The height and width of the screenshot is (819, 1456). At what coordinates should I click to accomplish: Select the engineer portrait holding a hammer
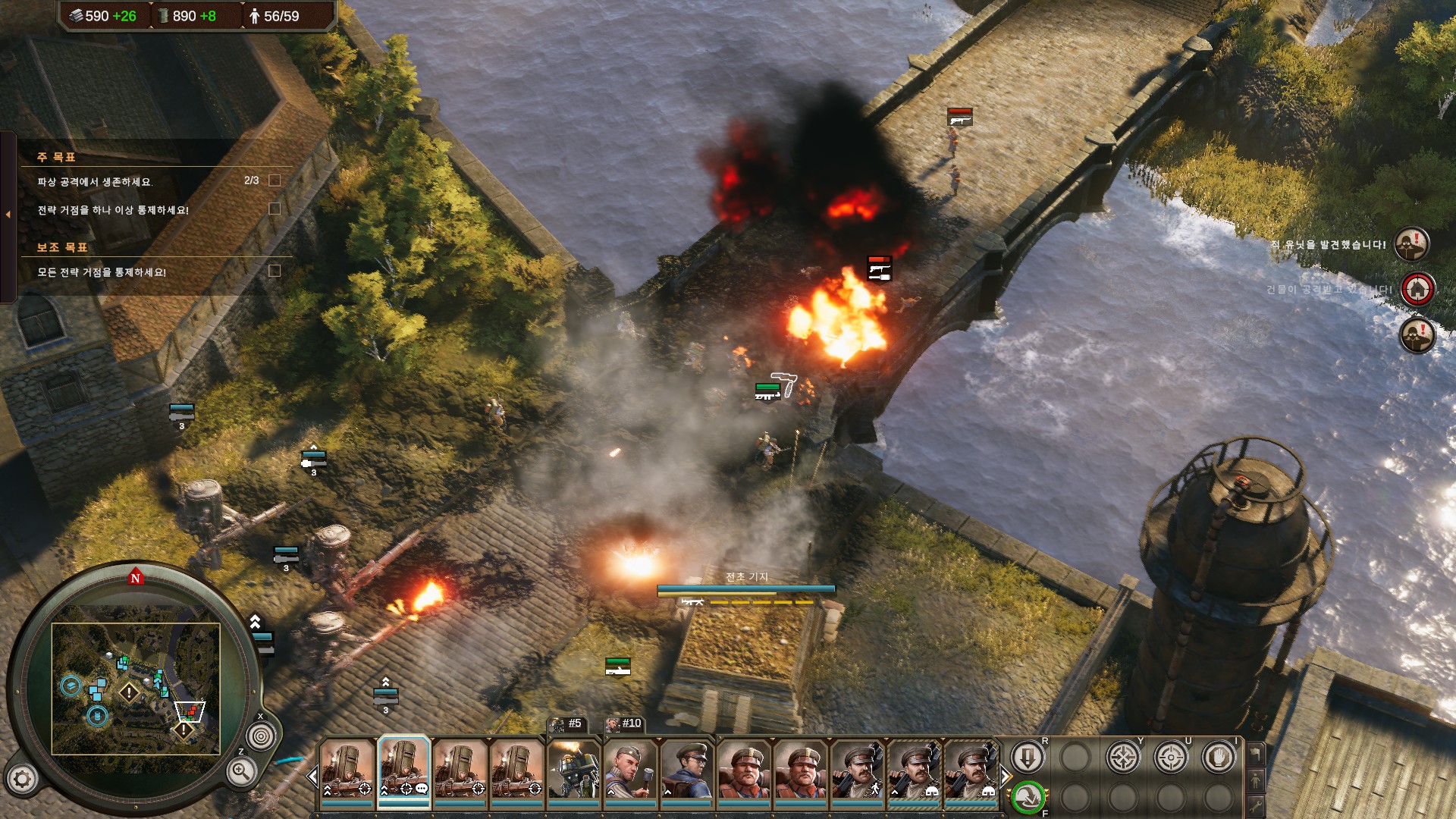pyautogui.click(x=630, y=769)
